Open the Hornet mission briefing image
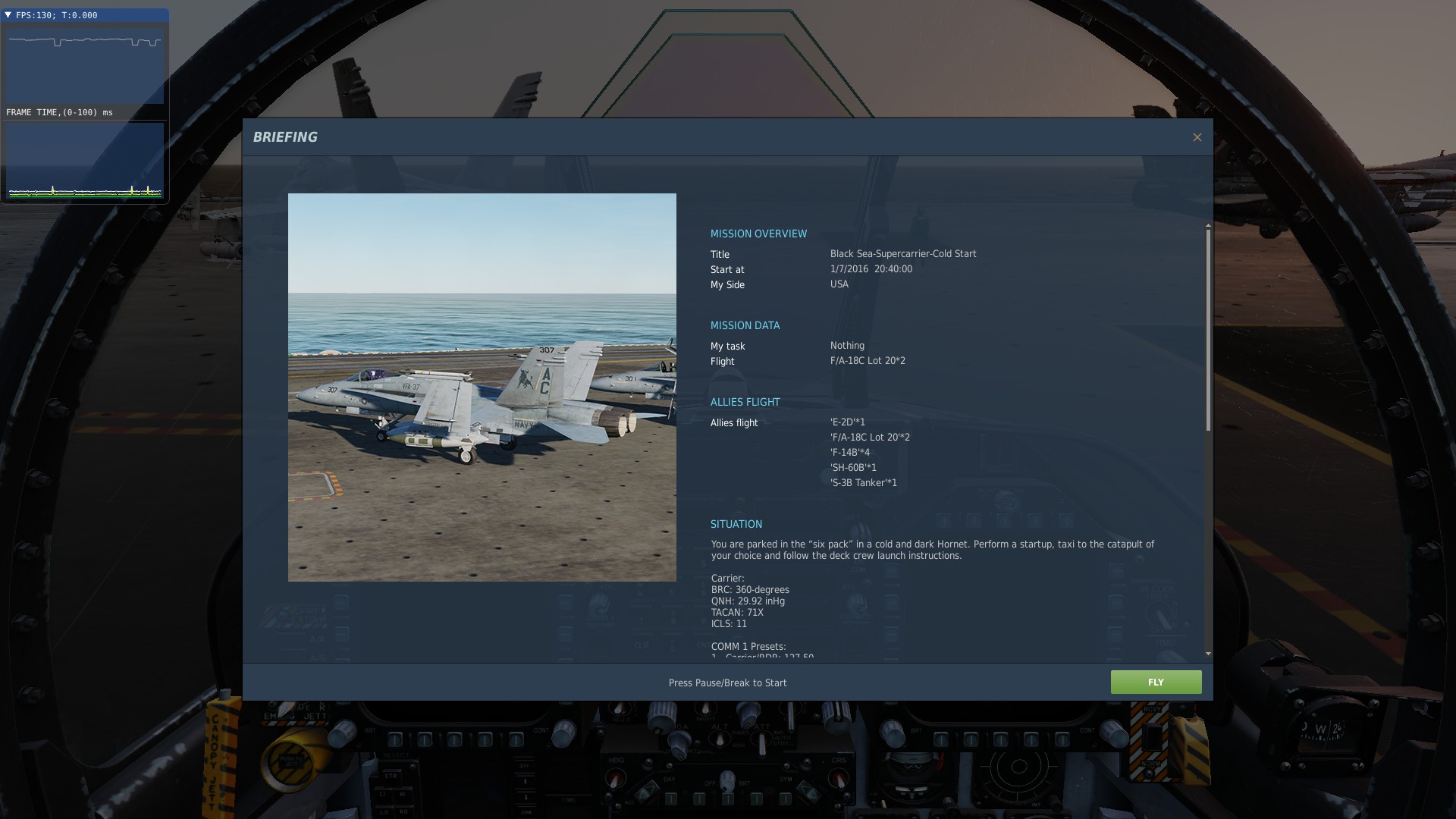Screen dimensions: 1456x819 [x=482, y=387]
